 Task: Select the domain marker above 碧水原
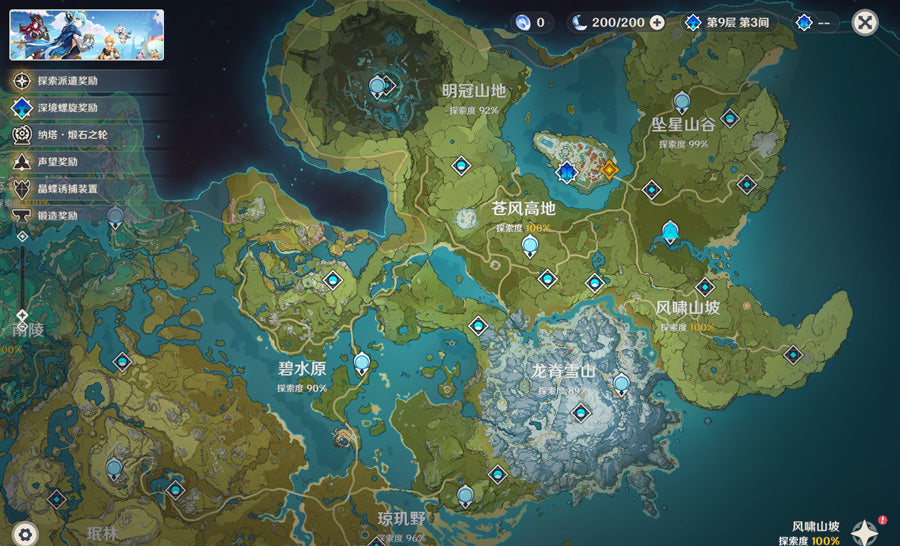332,282
